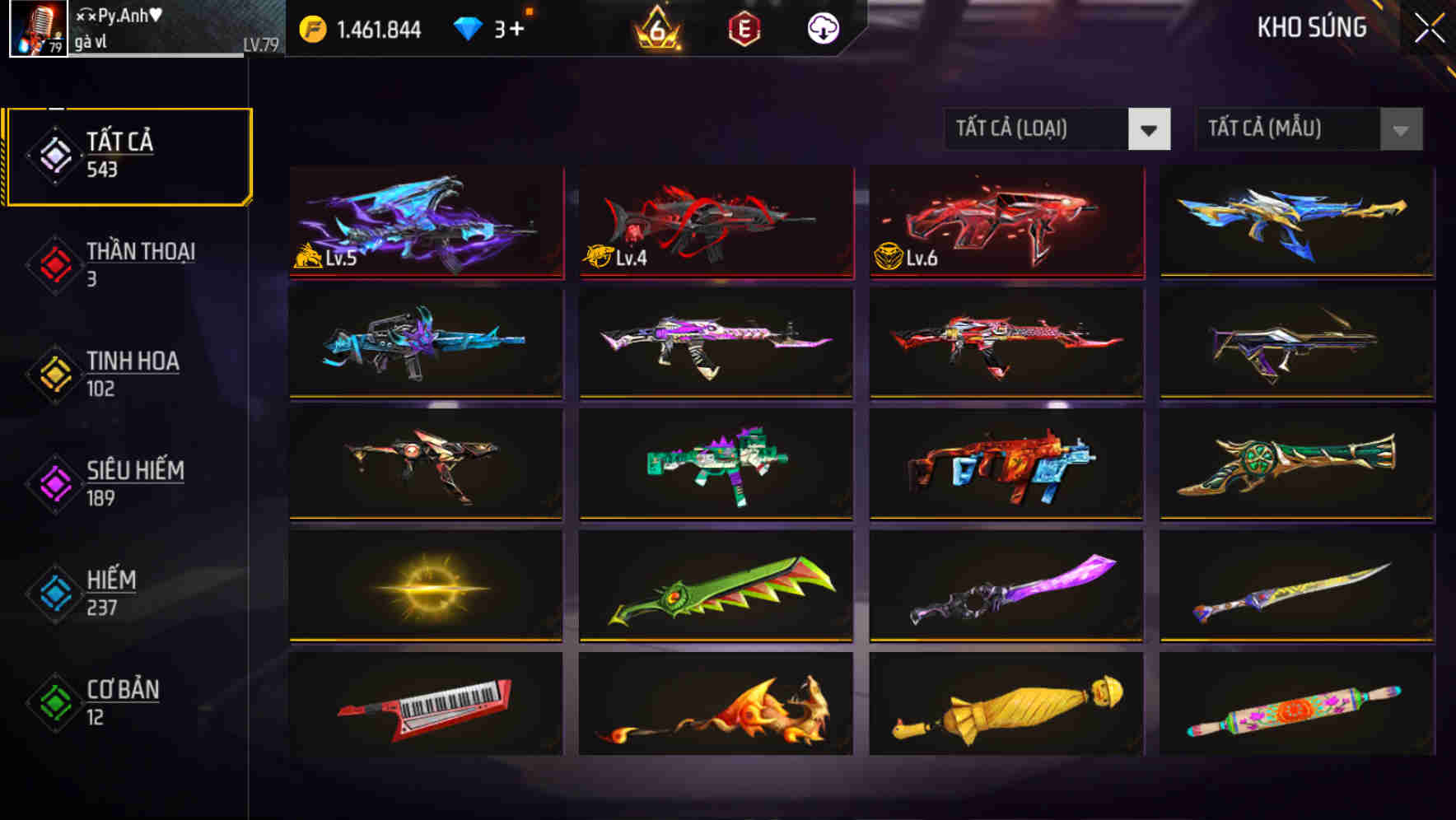The height and width of the screenshot is (820, 1456).
Task: Expand the weapon type dropdown arrow
Action: tap(1150, 129)
